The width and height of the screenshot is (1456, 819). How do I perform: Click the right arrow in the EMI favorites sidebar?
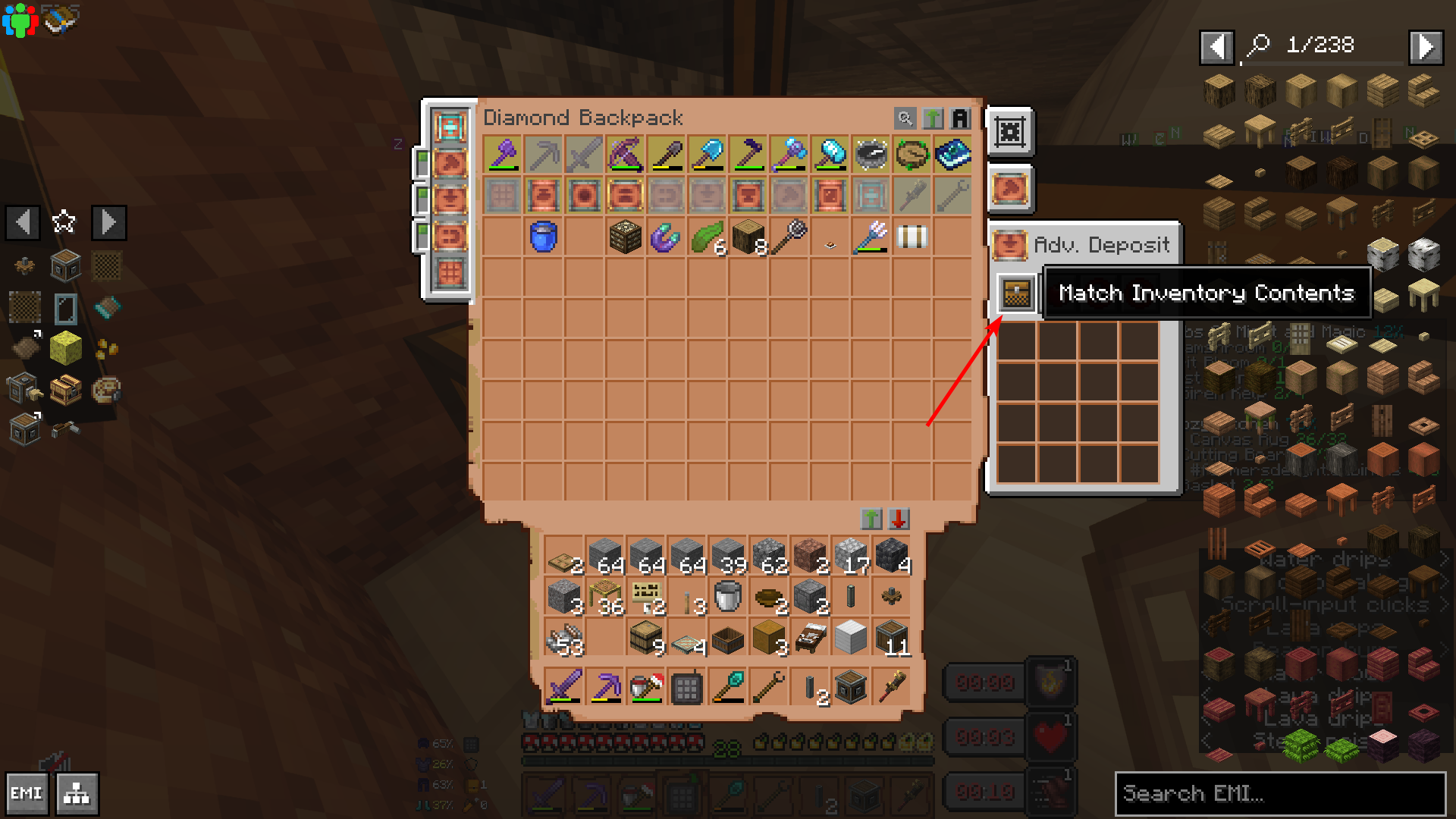[x=108, y=221]
